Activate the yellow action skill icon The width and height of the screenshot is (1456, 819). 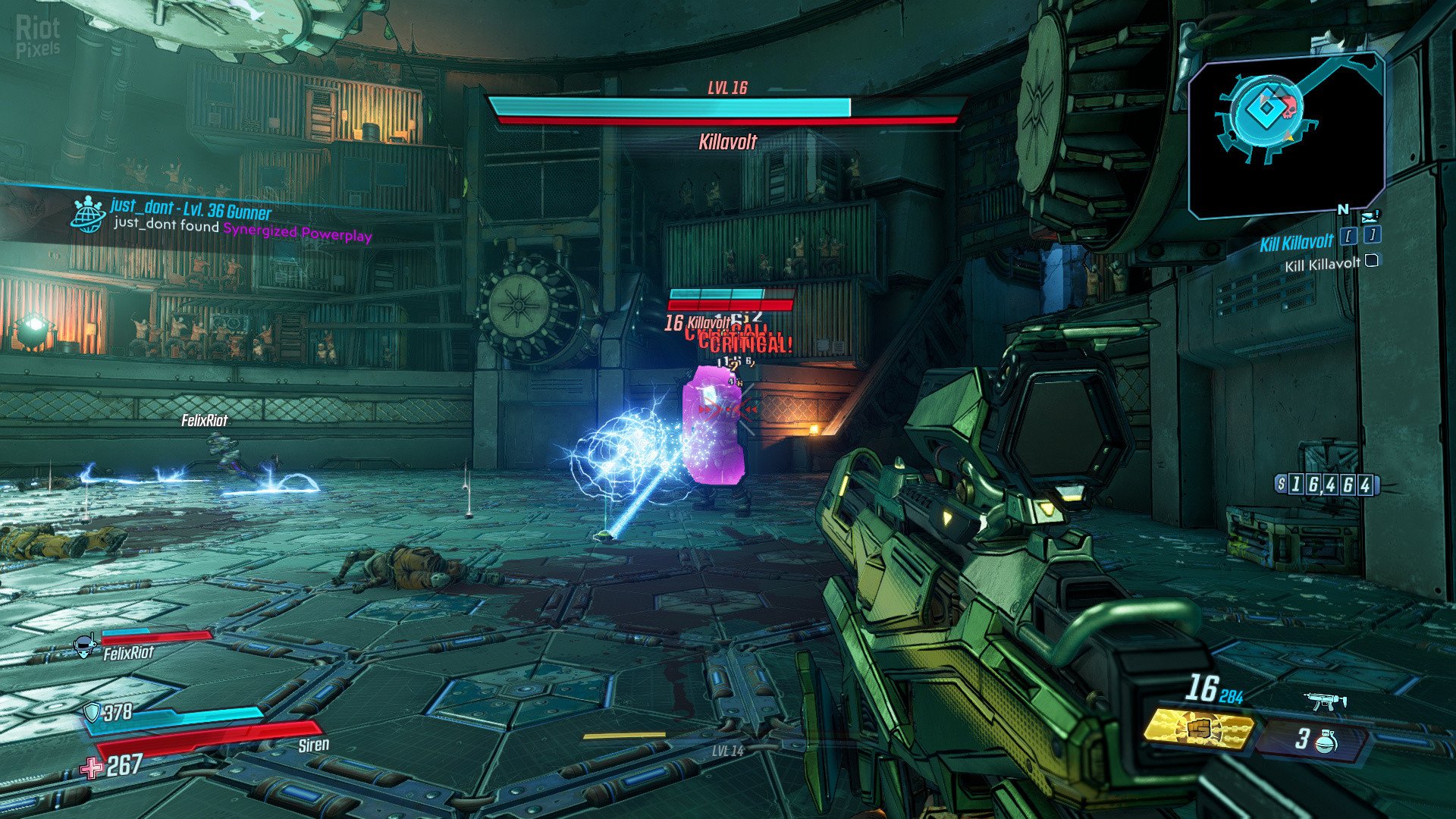(x=1197, y=729)
